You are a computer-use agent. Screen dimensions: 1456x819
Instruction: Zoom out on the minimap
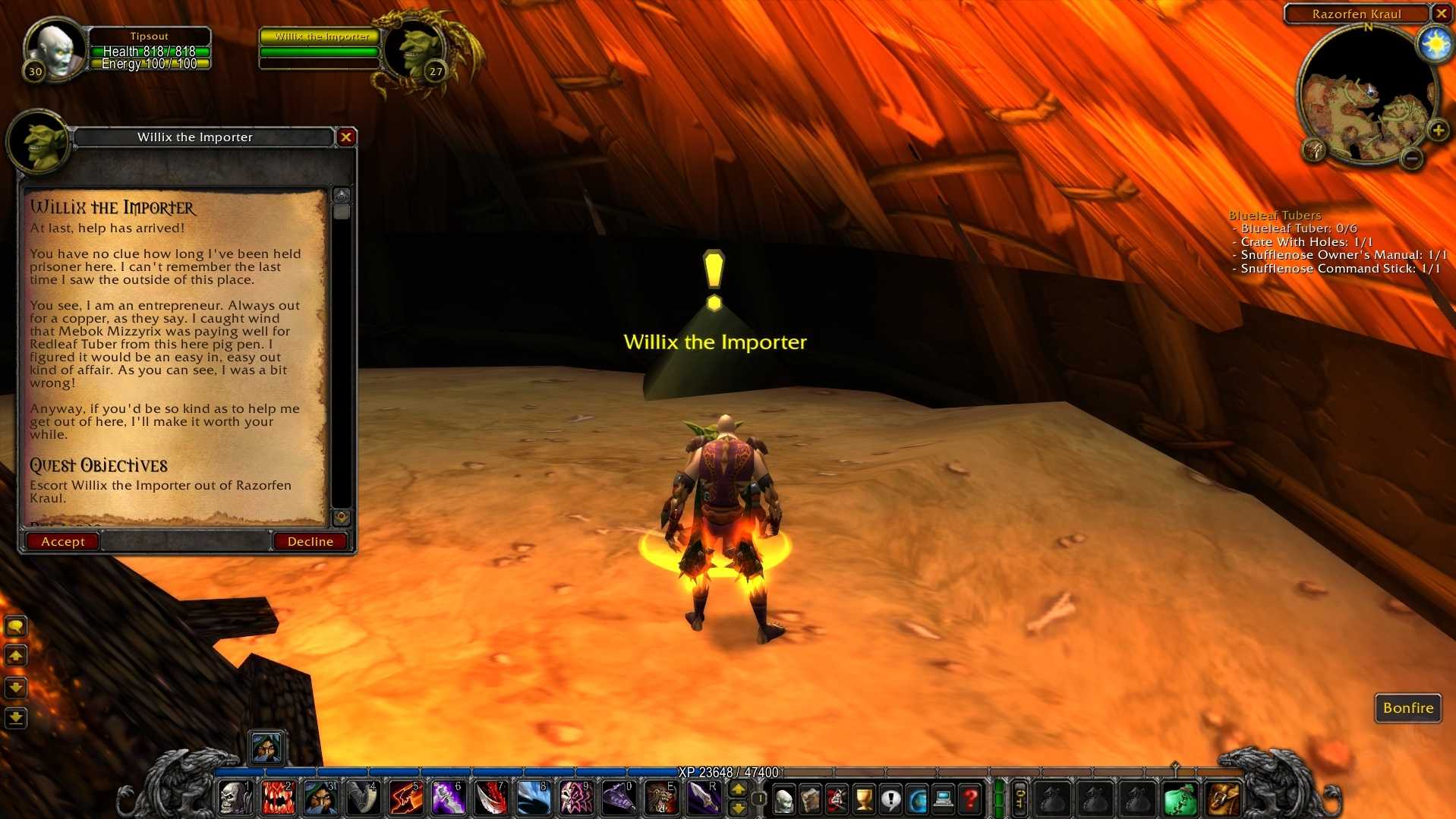pos(1411,158)
